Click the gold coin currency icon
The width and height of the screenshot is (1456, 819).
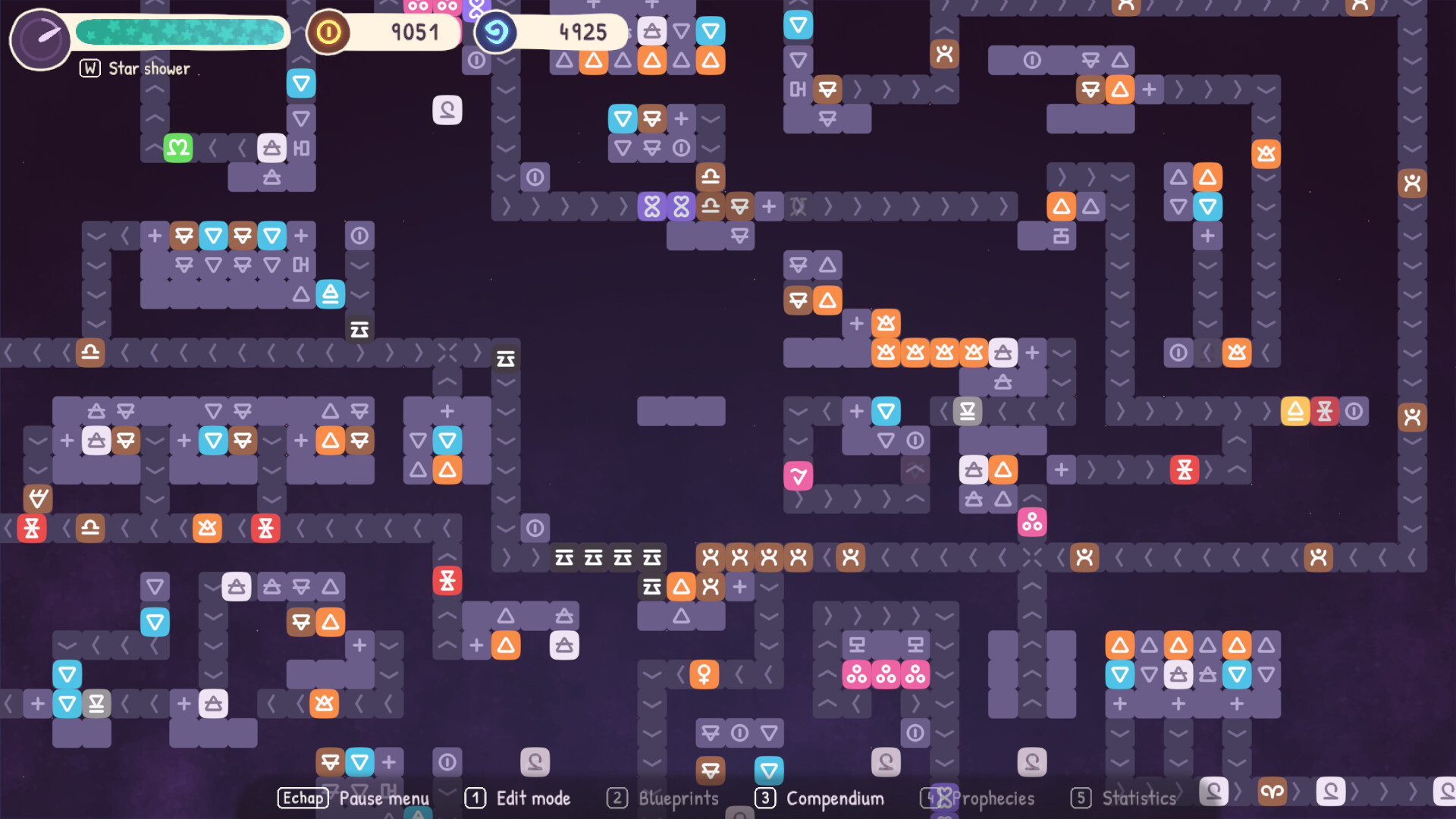click(x=328, y=32)
